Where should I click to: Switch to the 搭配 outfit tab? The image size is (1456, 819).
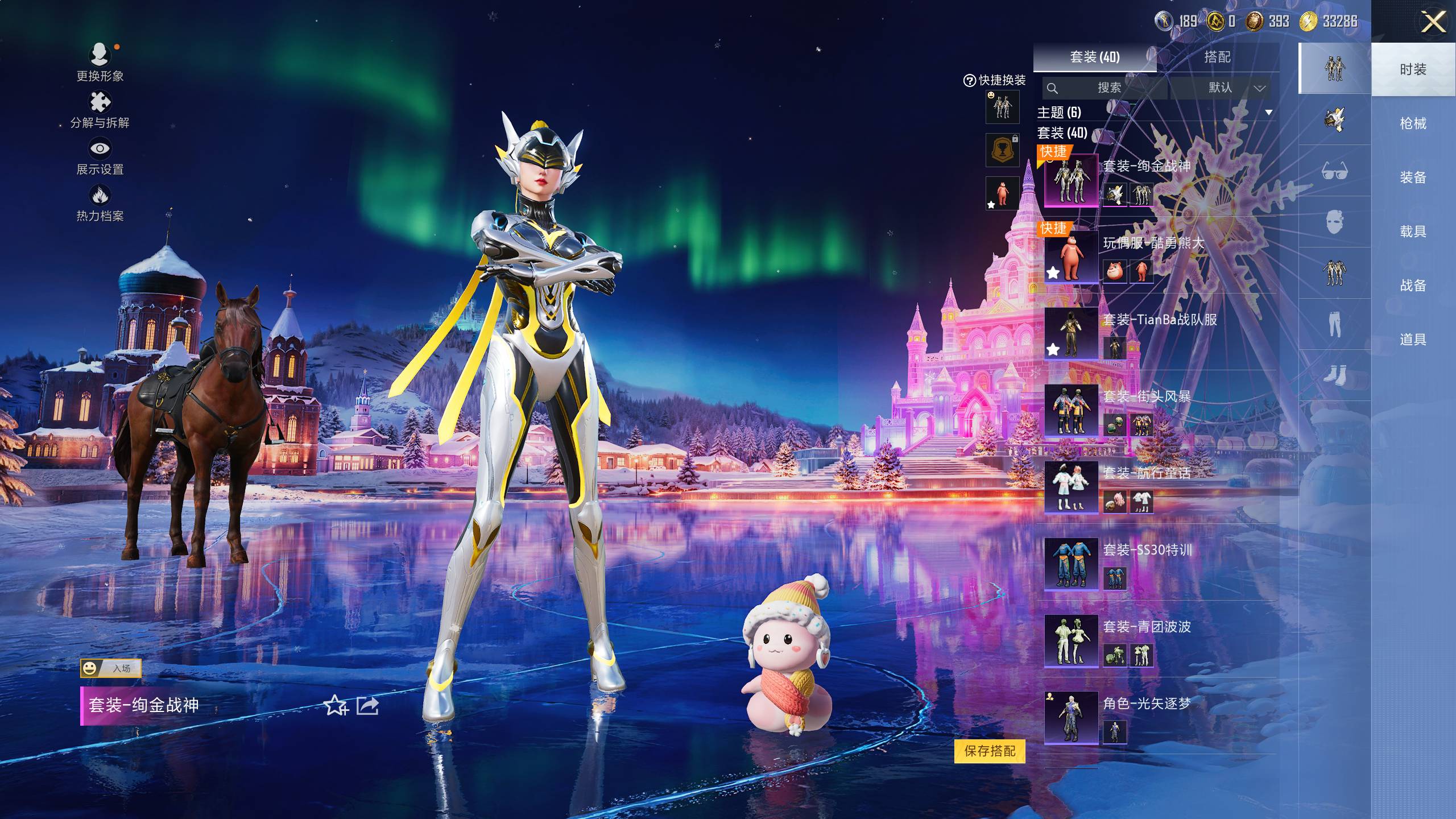pyautogui.click(x=1217, y=57)
